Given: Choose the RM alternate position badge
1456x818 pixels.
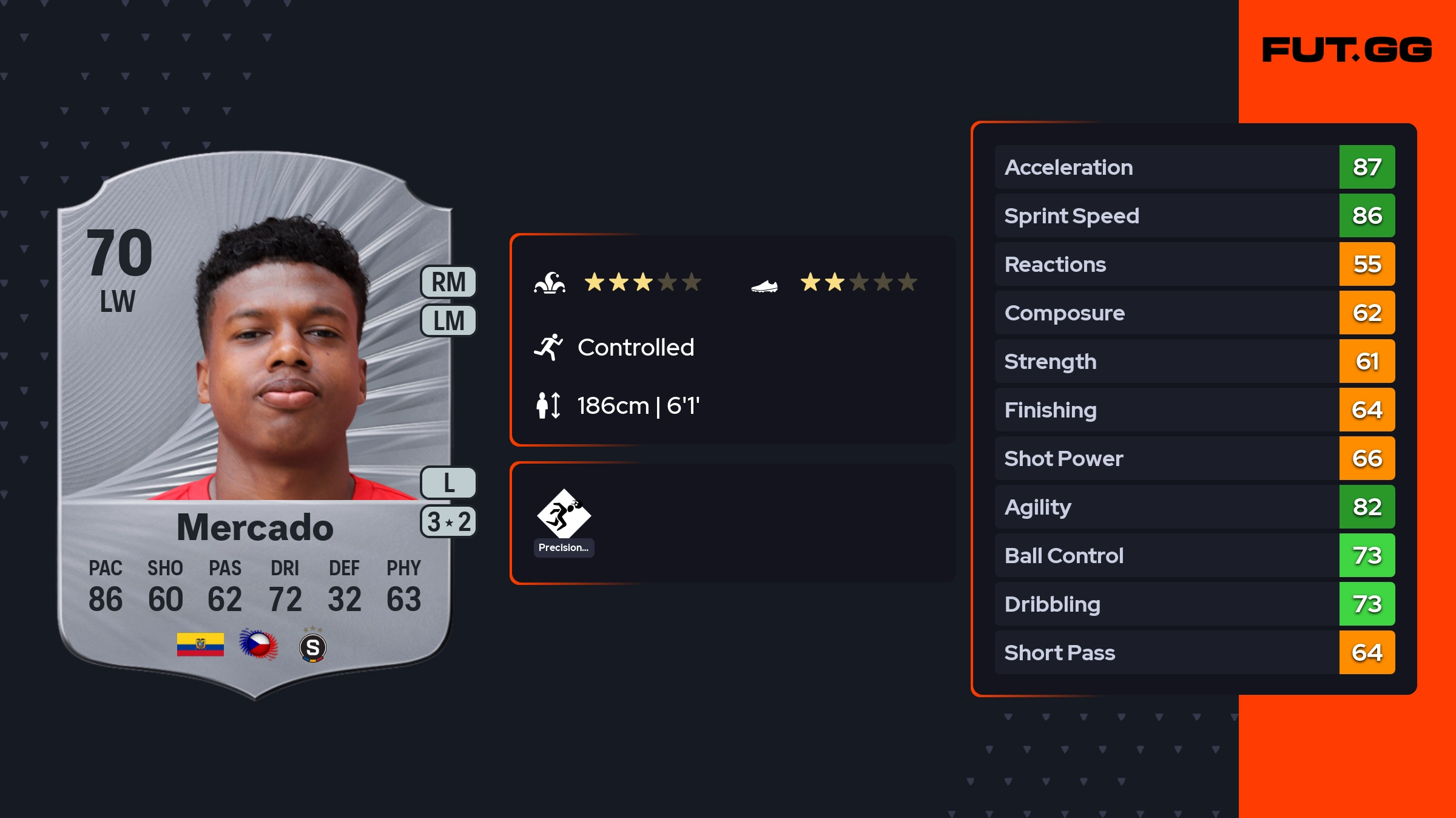Looking at the screenshot, I should (x=448, y=282).
